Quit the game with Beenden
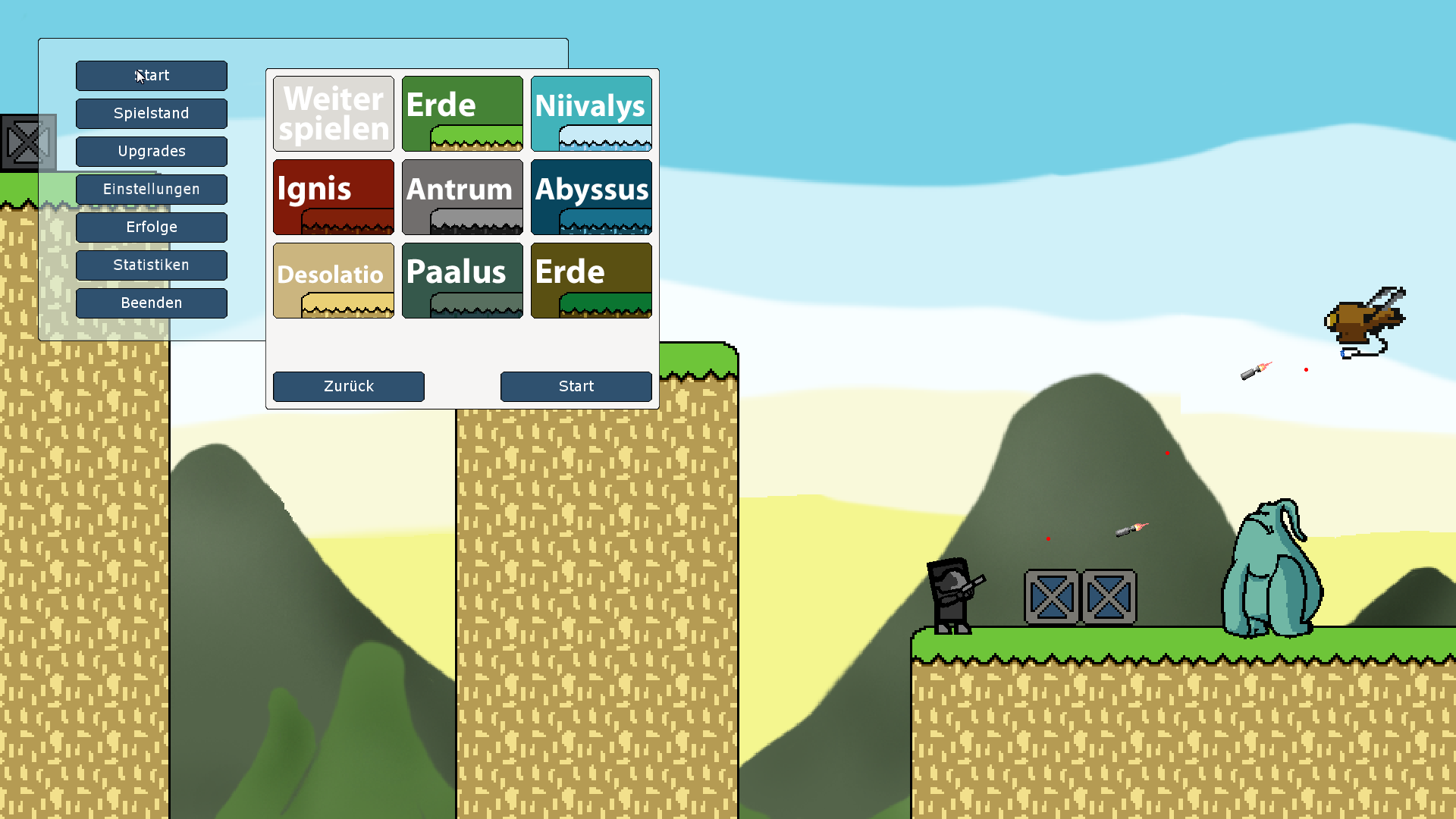 tap(152, 303)
